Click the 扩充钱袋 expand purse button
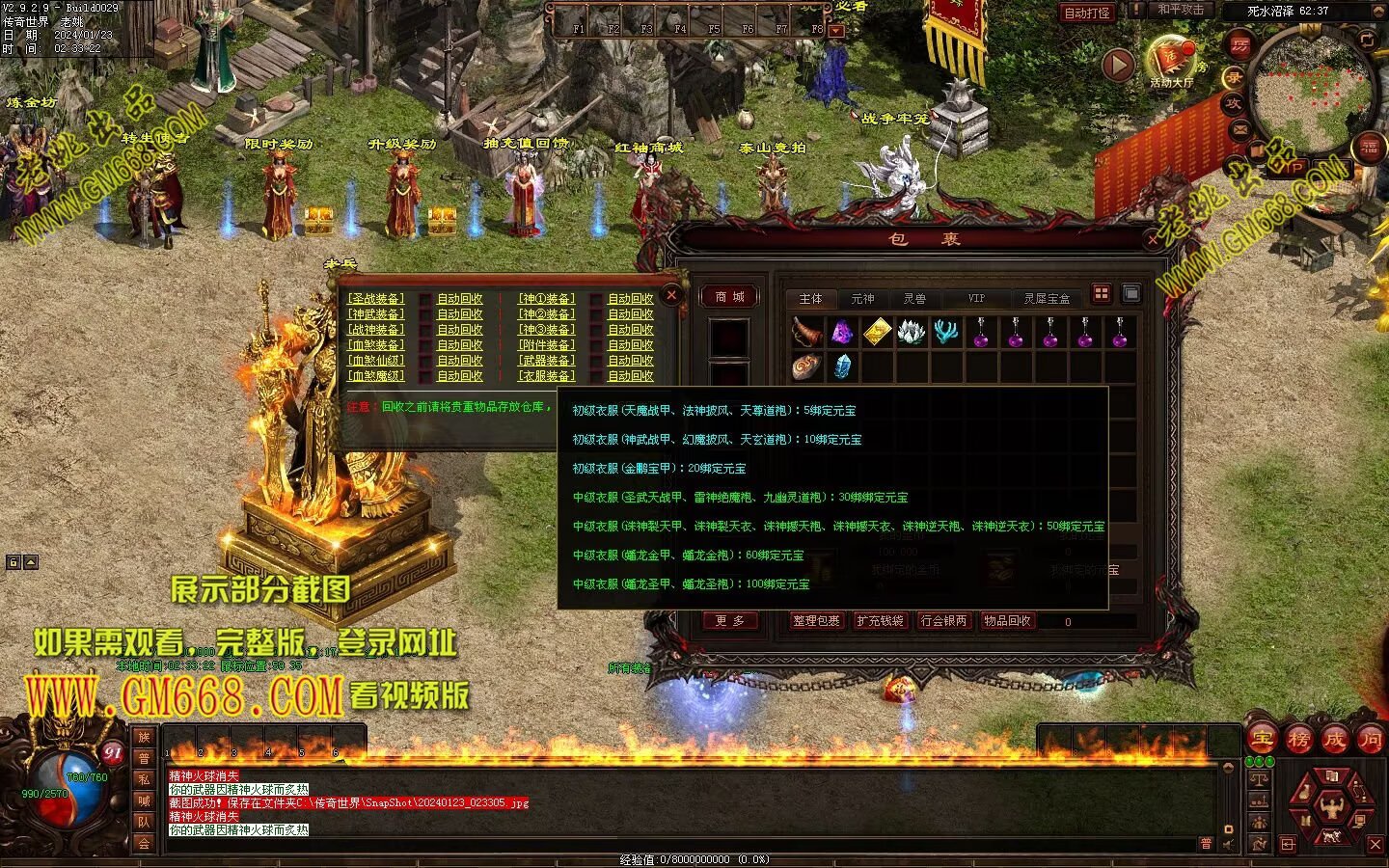The image size is (1389, 868). [x=880, y=621]
